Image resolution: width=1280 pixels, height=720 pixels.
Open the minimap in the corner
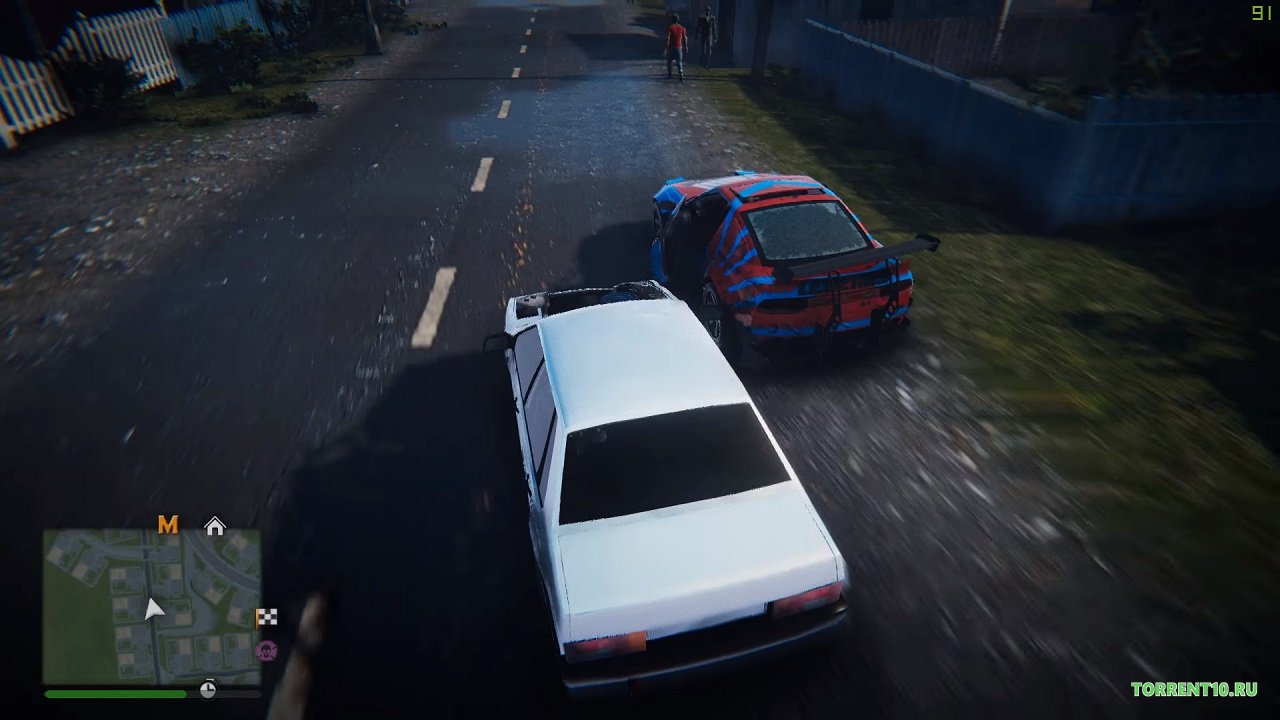tap(151, 606)
